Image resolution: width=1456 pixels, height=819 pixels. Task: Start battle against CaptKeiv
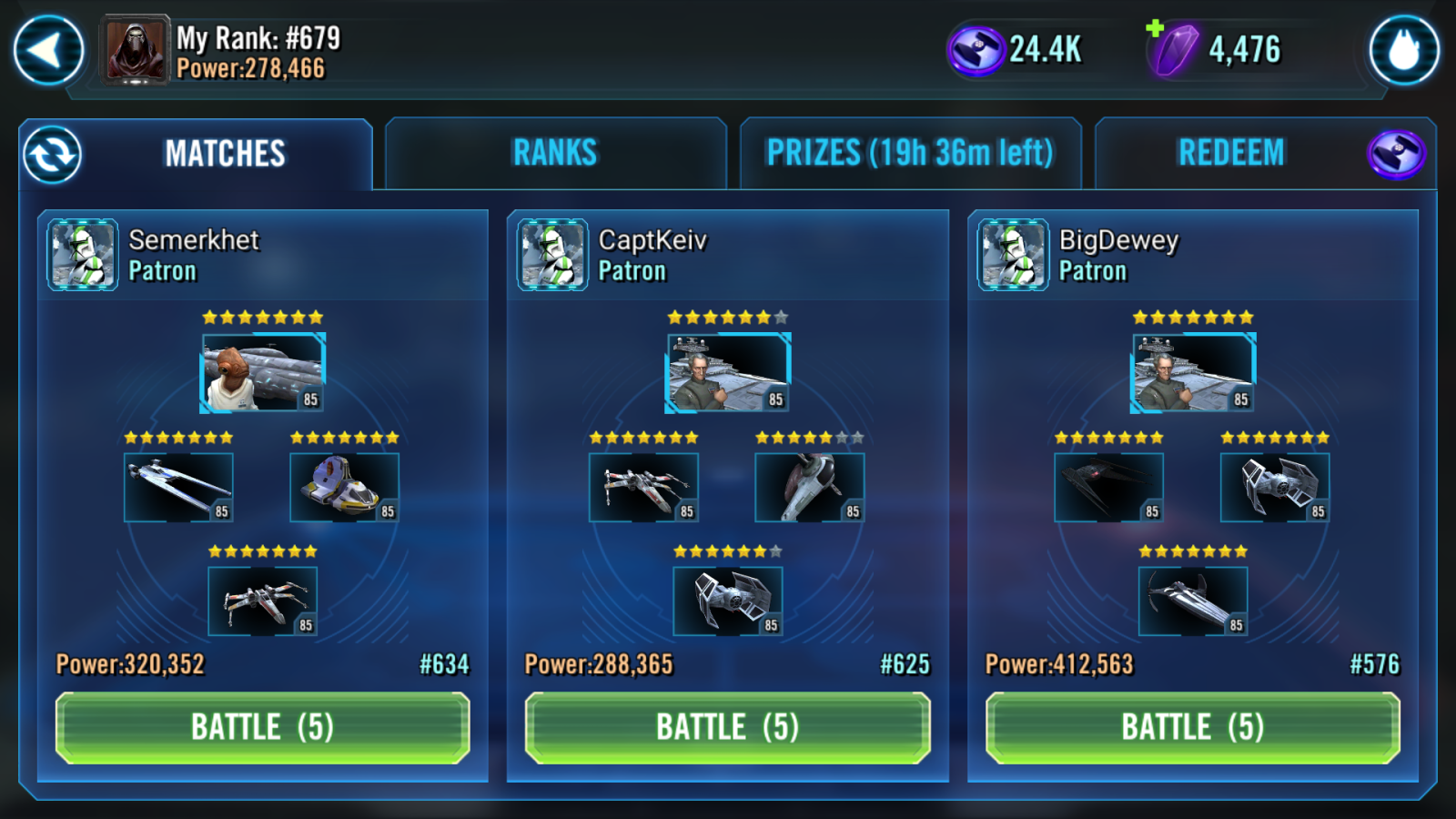coord(727,727)
